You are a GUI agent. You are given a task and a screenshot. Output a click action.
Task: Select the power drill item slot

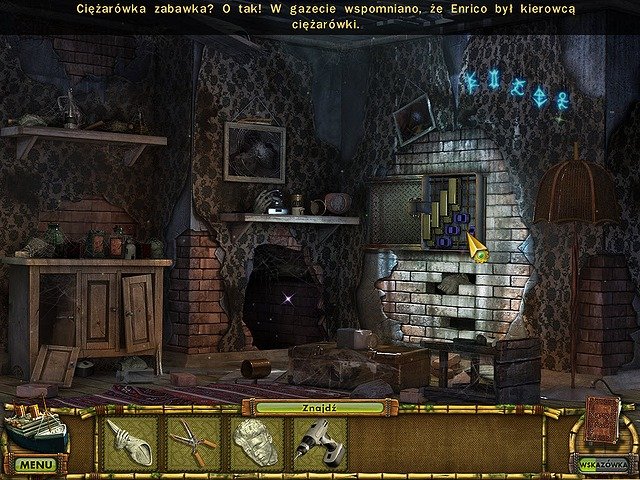[x=319, y=443]
